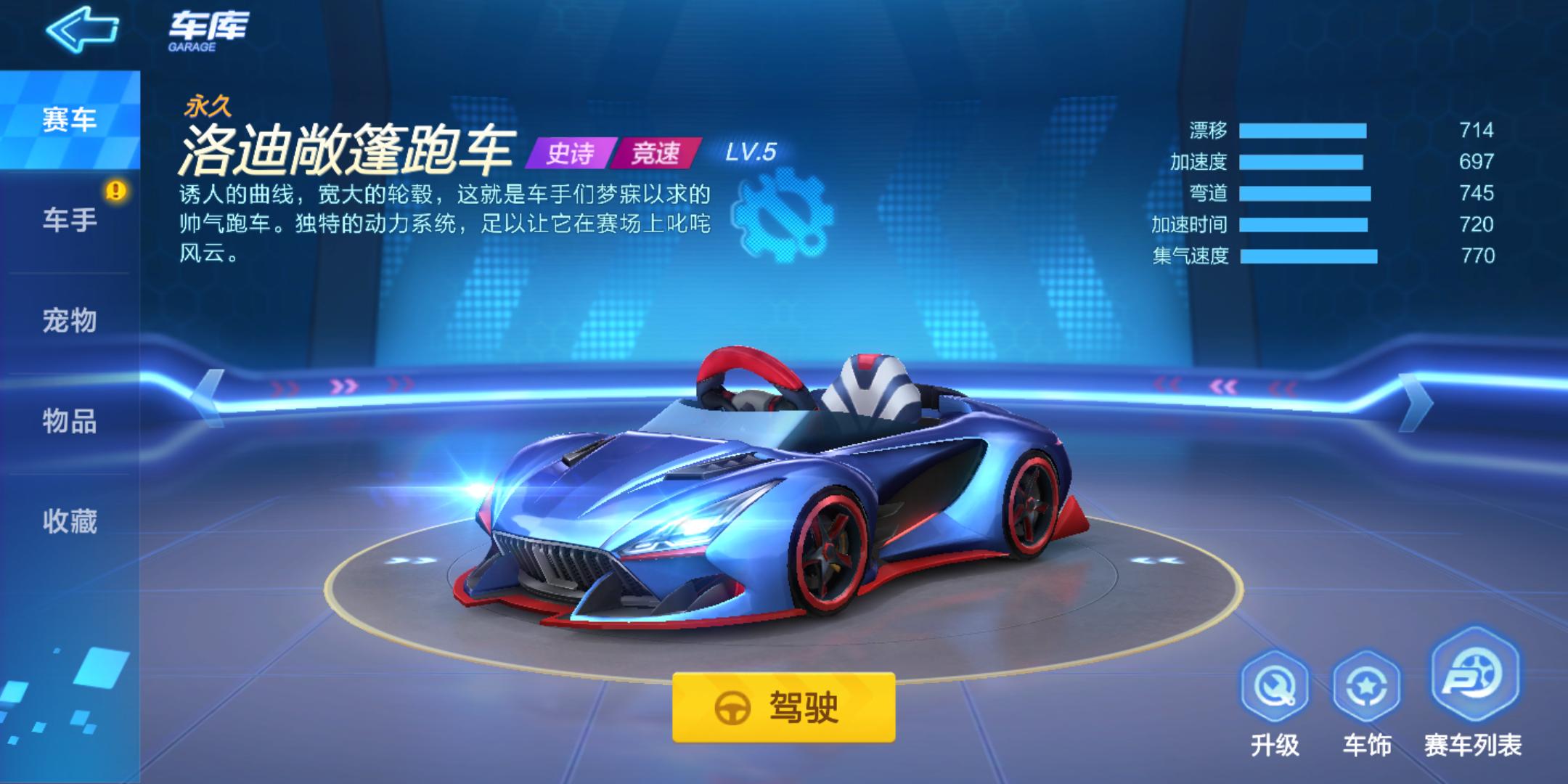The image size is (1568, 784).
Task: Click the 史诗 epic rarity badge
Action: (x=571, y=152)
